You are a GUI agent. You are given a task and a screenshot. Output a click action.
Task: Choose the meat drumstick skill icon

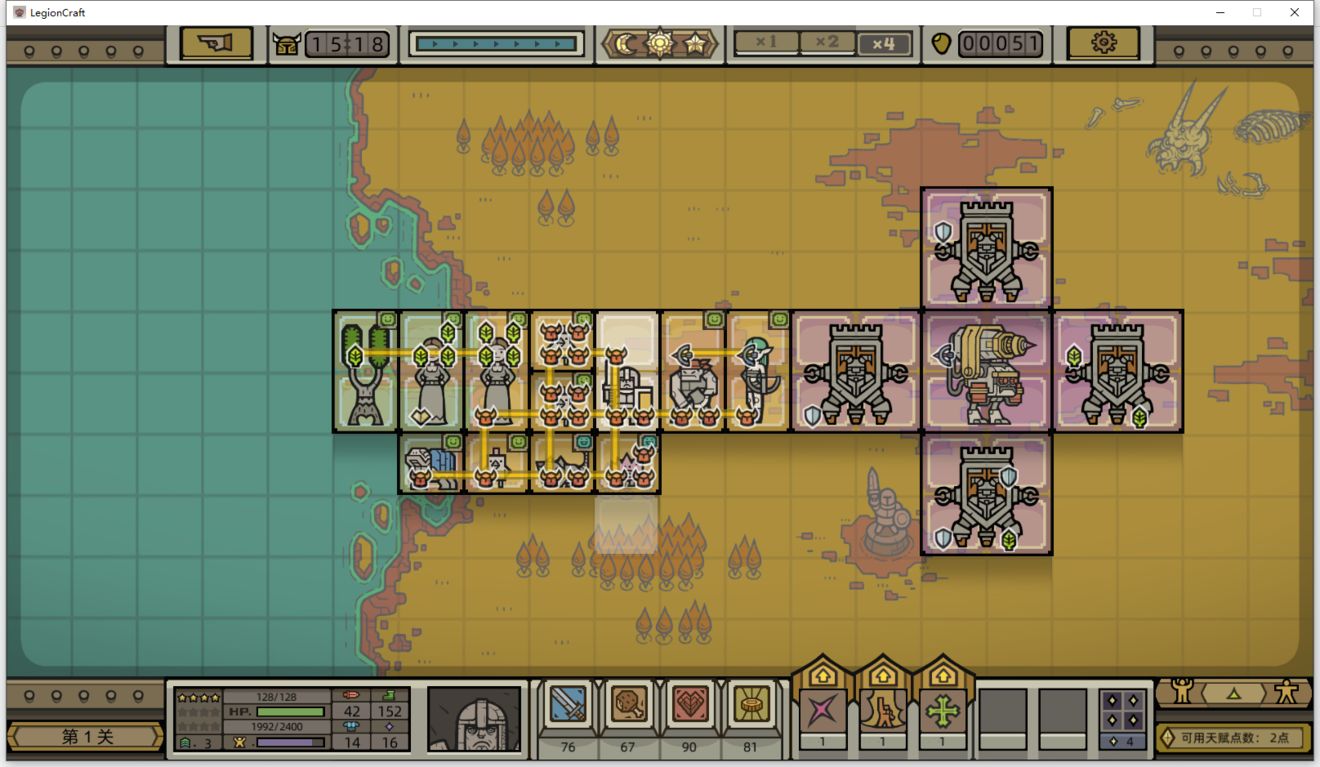pos(629,707)
